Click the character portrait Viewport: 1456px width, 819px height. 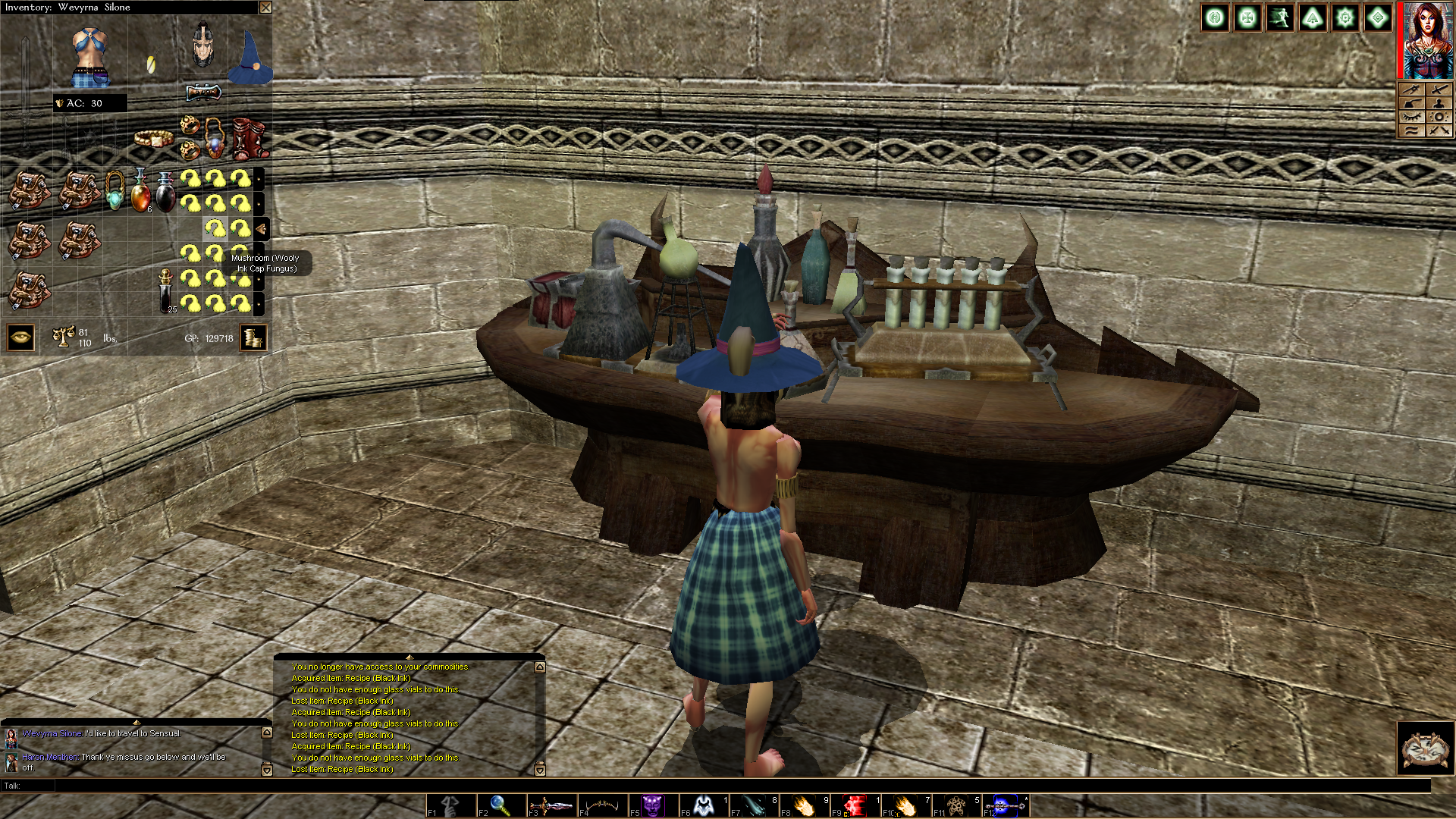pos(1428,40)
